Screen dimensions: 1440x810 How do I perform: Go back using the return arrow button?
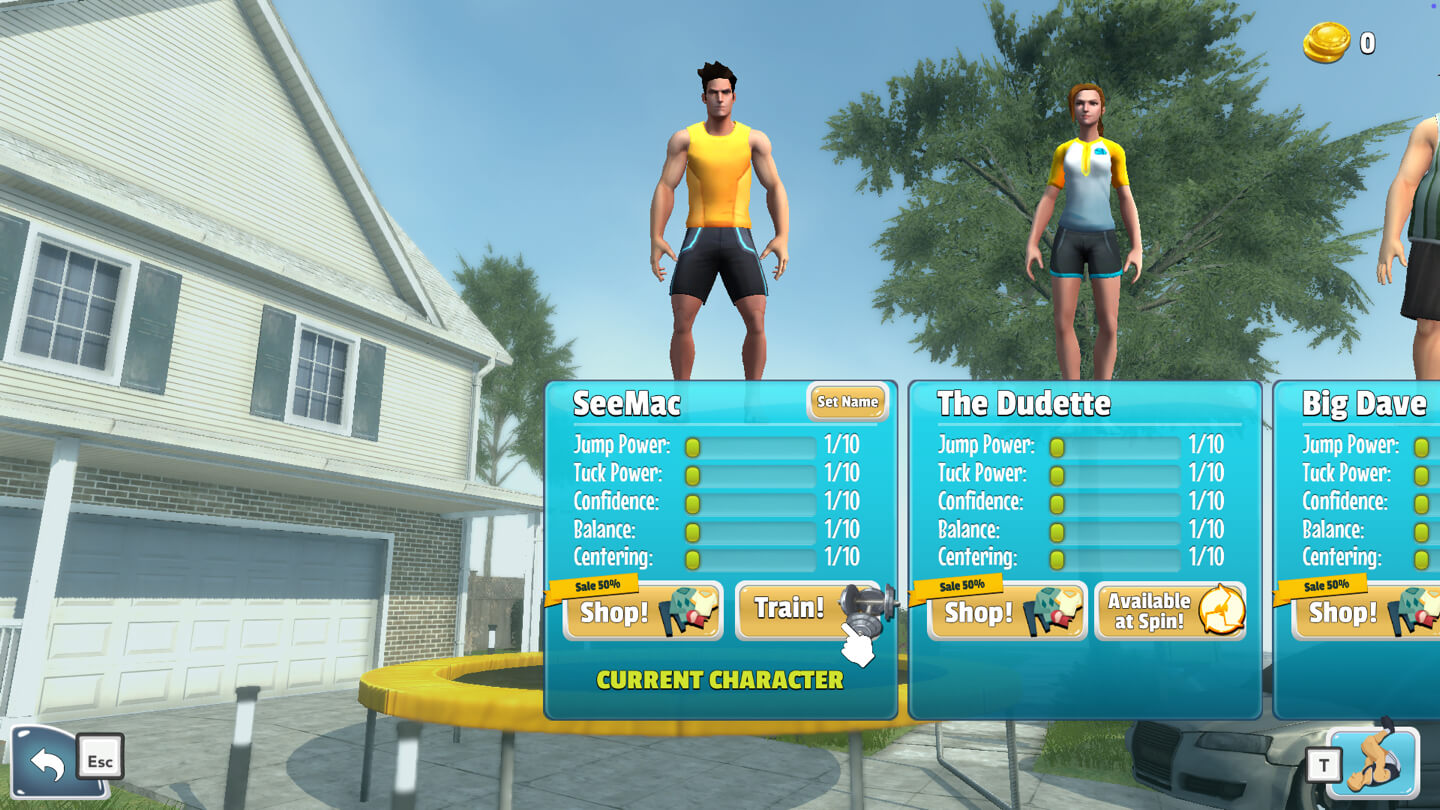point(47,763)
